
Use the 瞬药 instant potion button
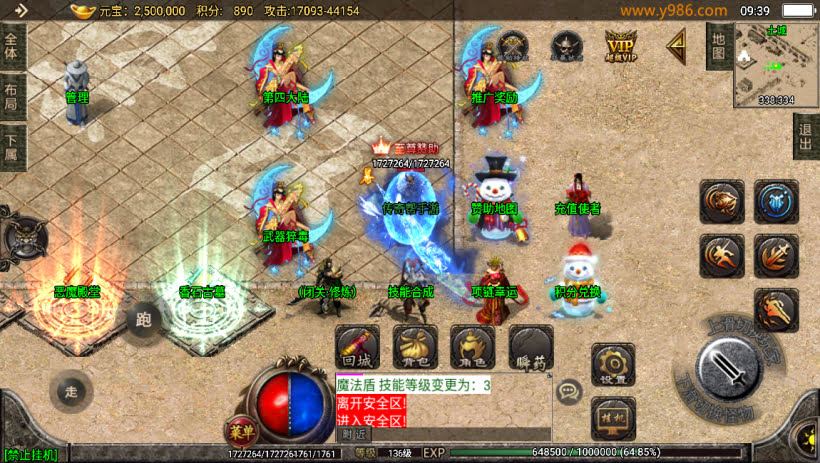pyautogui.click(x=530, y=346)
